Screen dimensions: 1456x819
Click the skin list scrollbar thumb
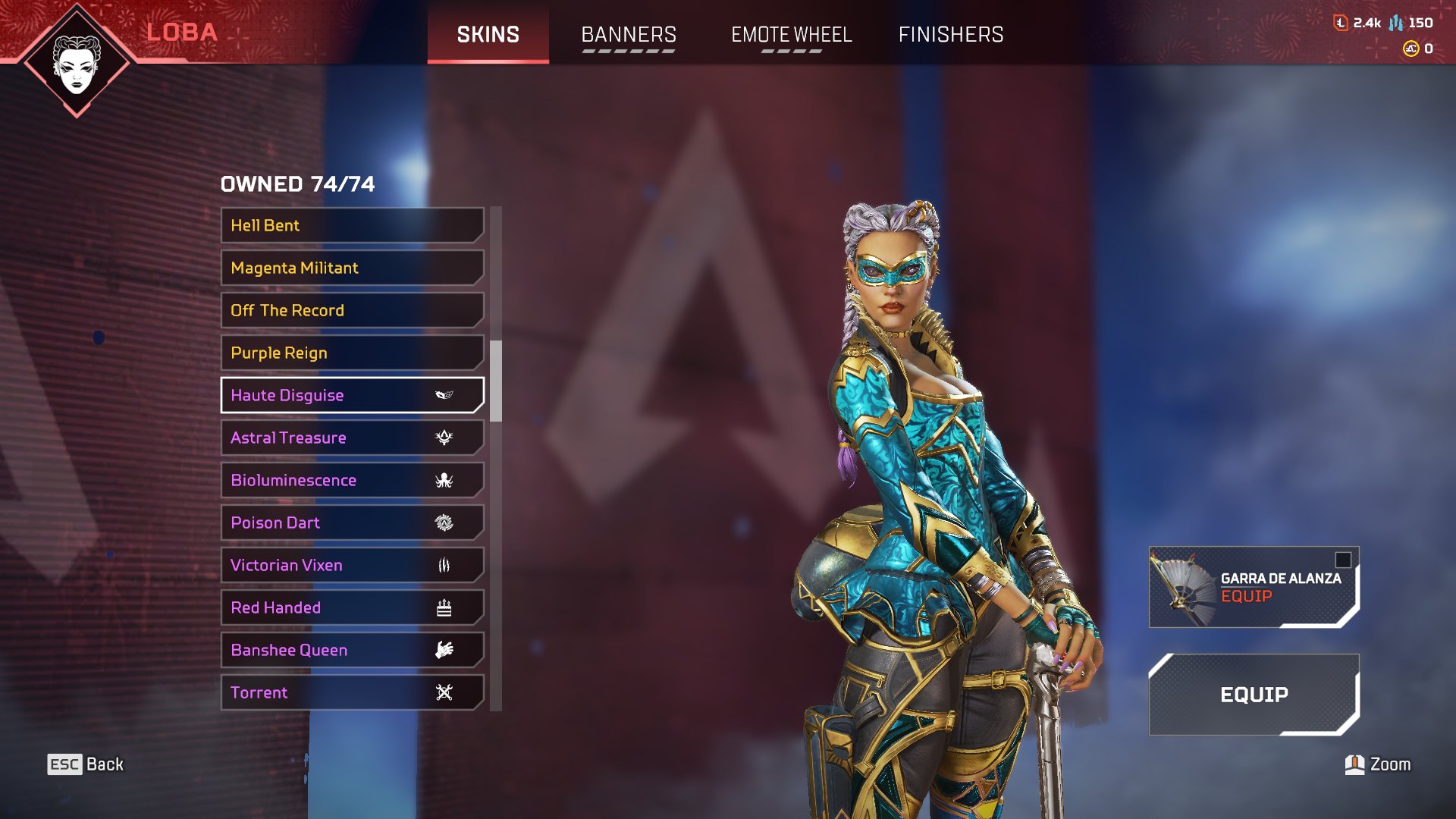point(496,381)
